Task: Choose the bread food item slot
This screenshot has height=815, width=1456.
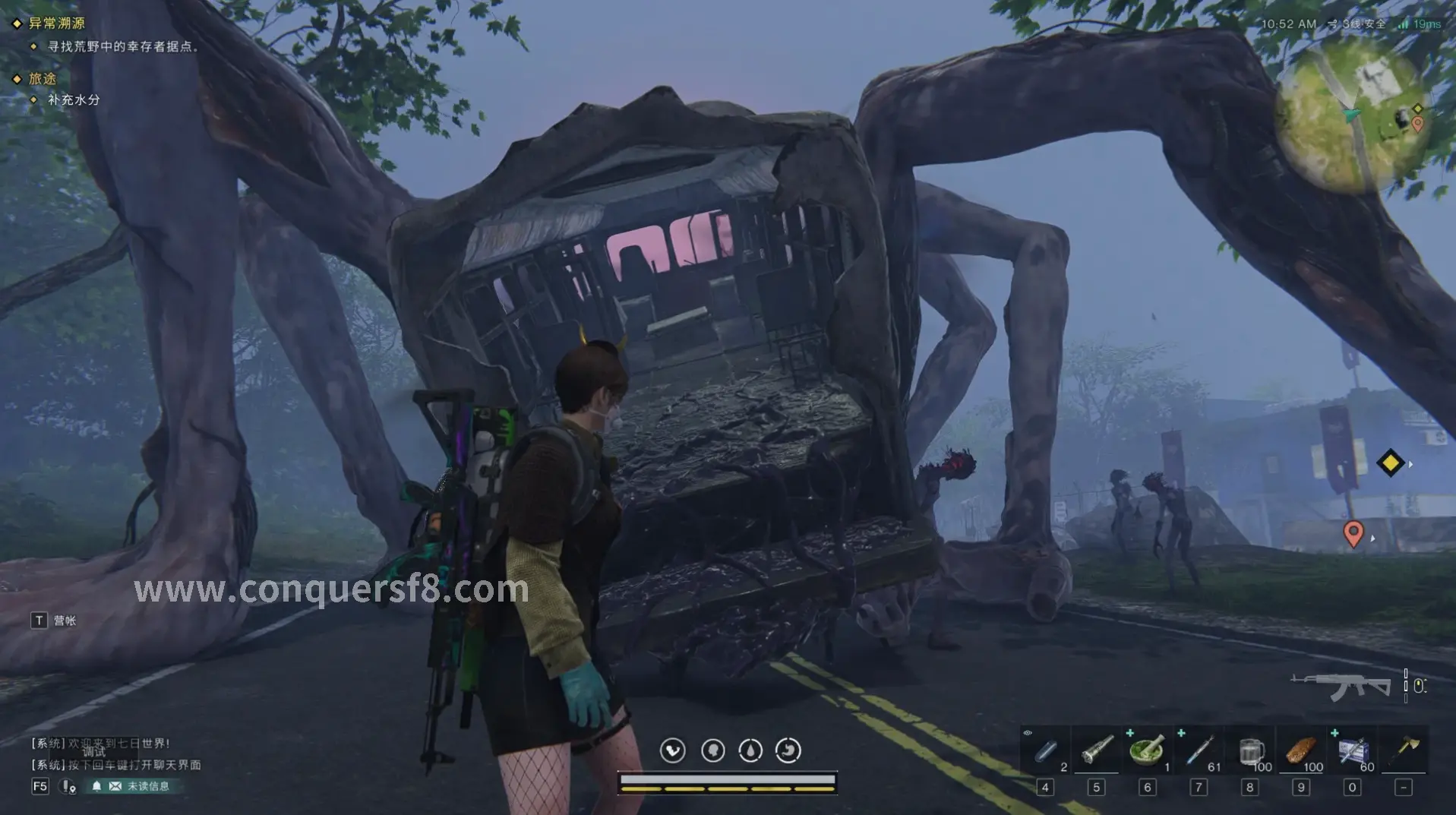Action: pos(1300,751)
